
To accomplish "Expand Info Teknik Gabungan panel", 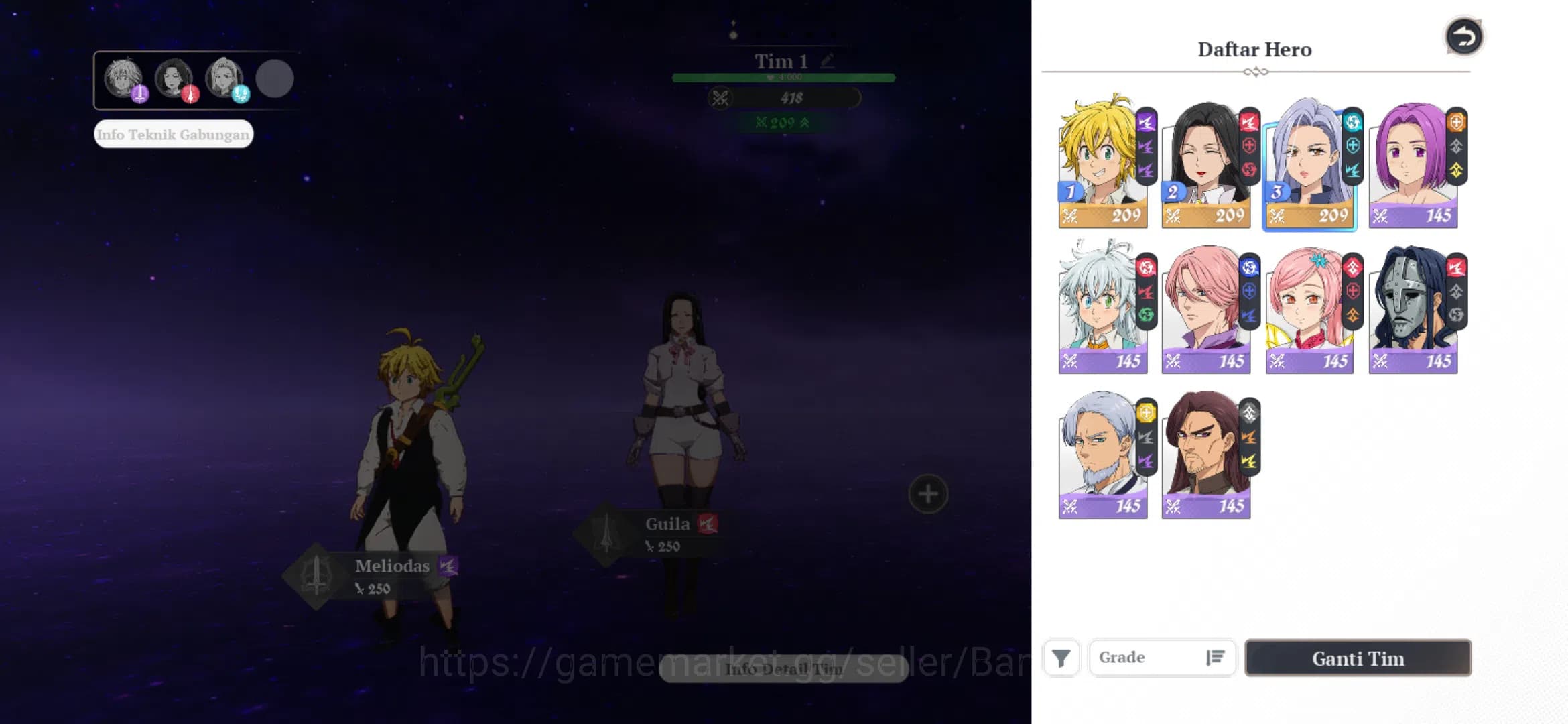I will click(173, 134).
